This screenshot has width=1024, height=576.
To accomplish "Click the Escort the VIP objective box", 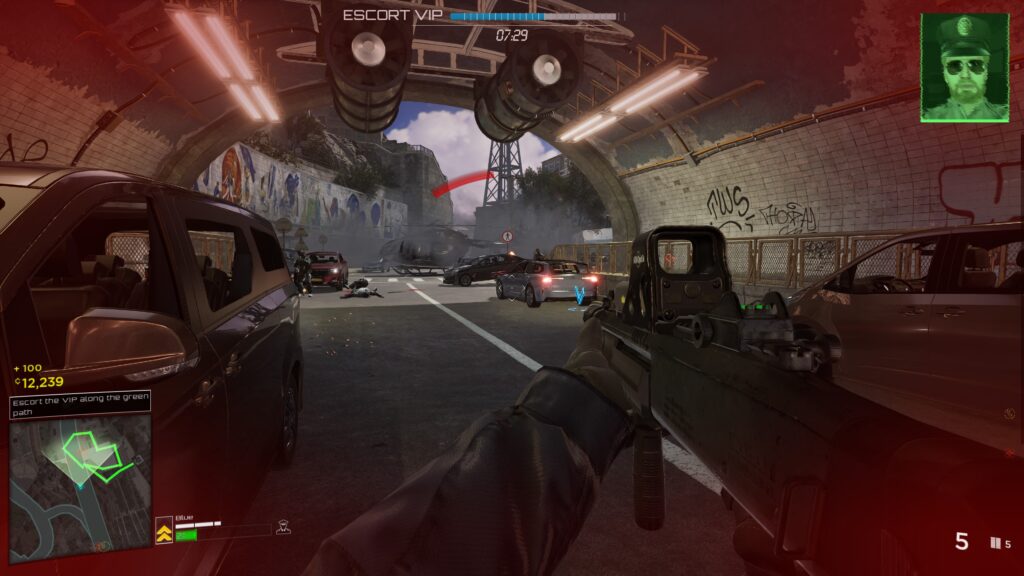I will (80, 404).
